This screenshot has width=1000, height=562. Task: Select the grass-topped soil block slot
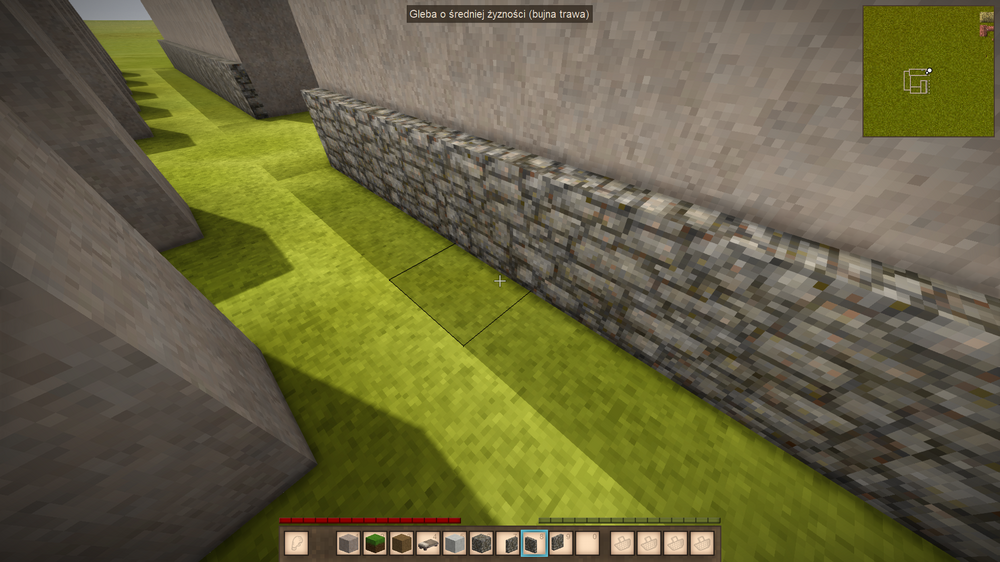pyautogui.click(x=375, y=543)
